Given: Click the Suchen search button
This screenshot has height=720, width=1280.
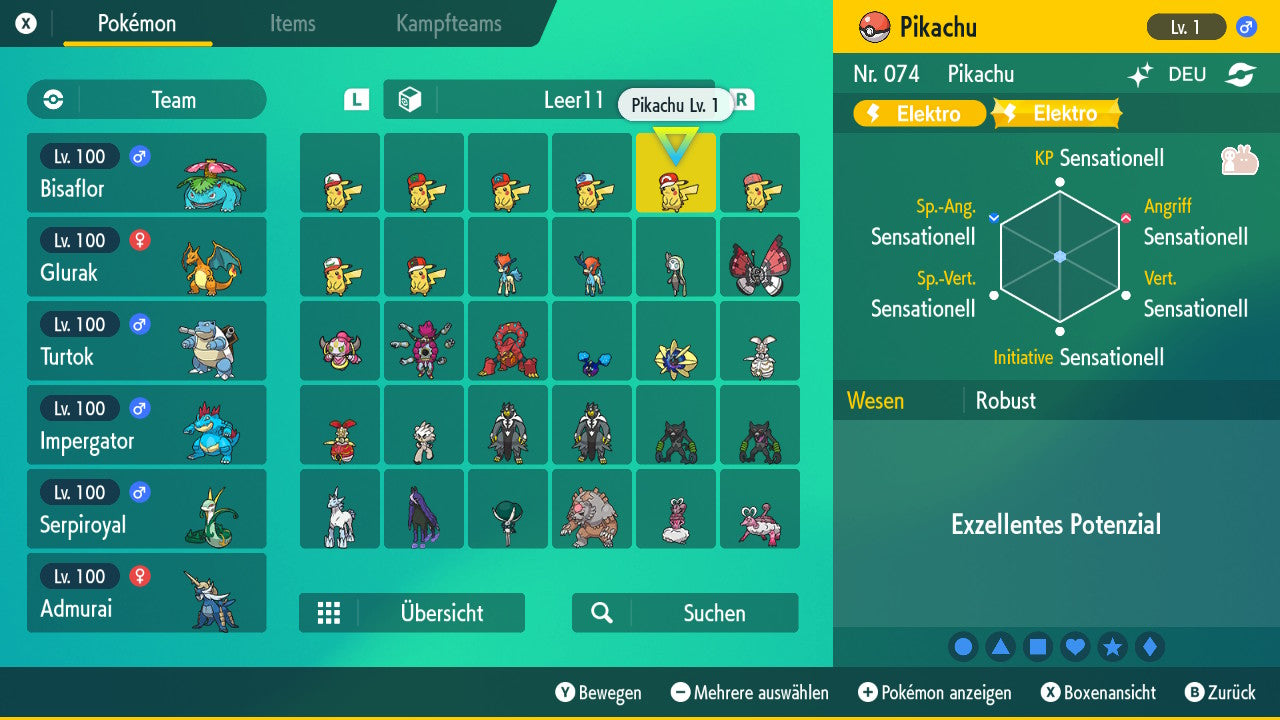Looking at the screenshot, I should tap(685, 612).
